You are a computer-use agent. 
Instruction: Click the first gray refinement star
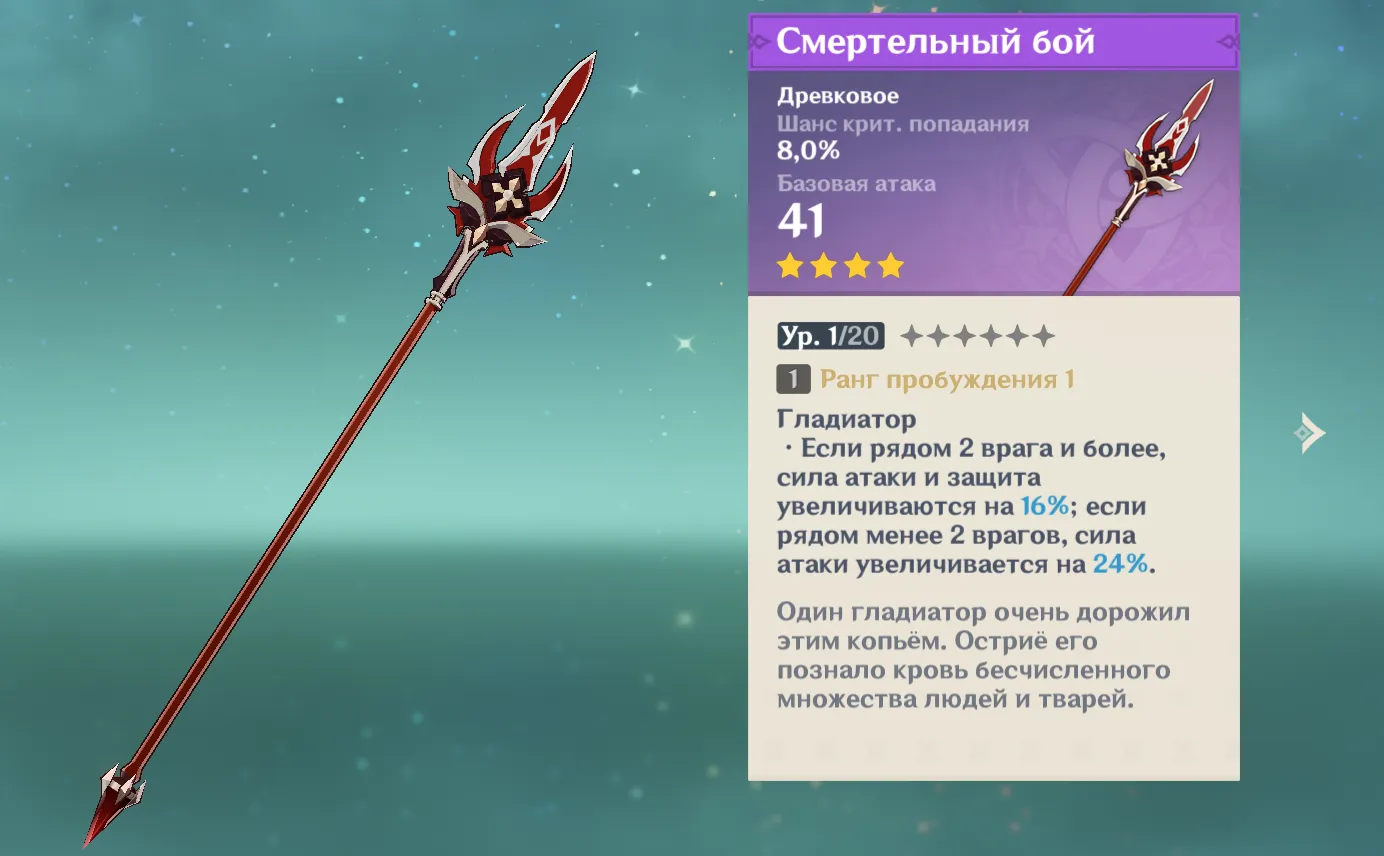coord(911,336)
